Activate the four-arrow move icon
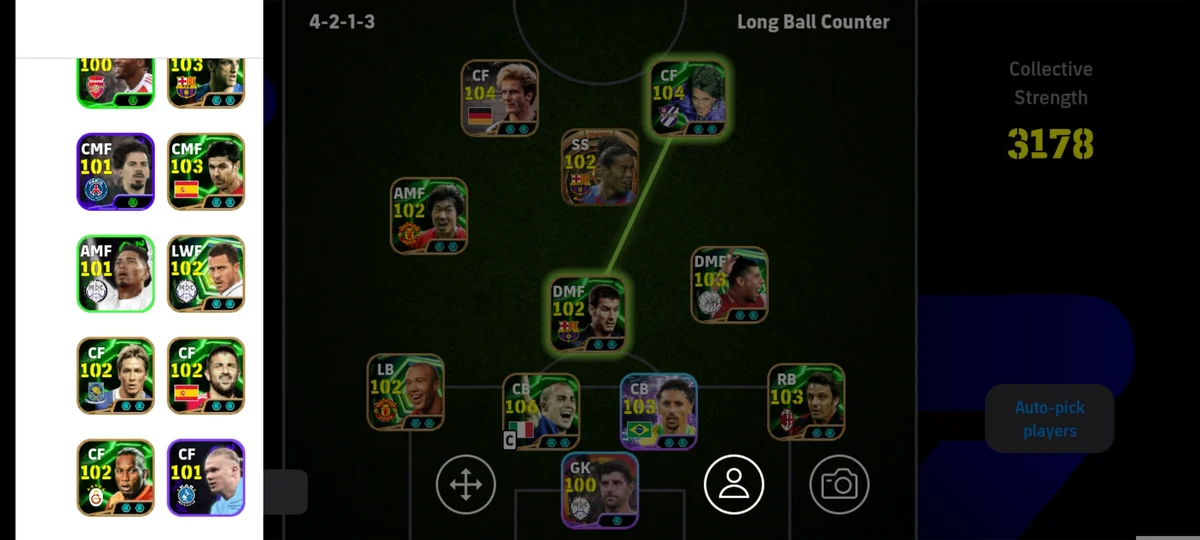The image size is (1200, 540). tap(466, 485)
